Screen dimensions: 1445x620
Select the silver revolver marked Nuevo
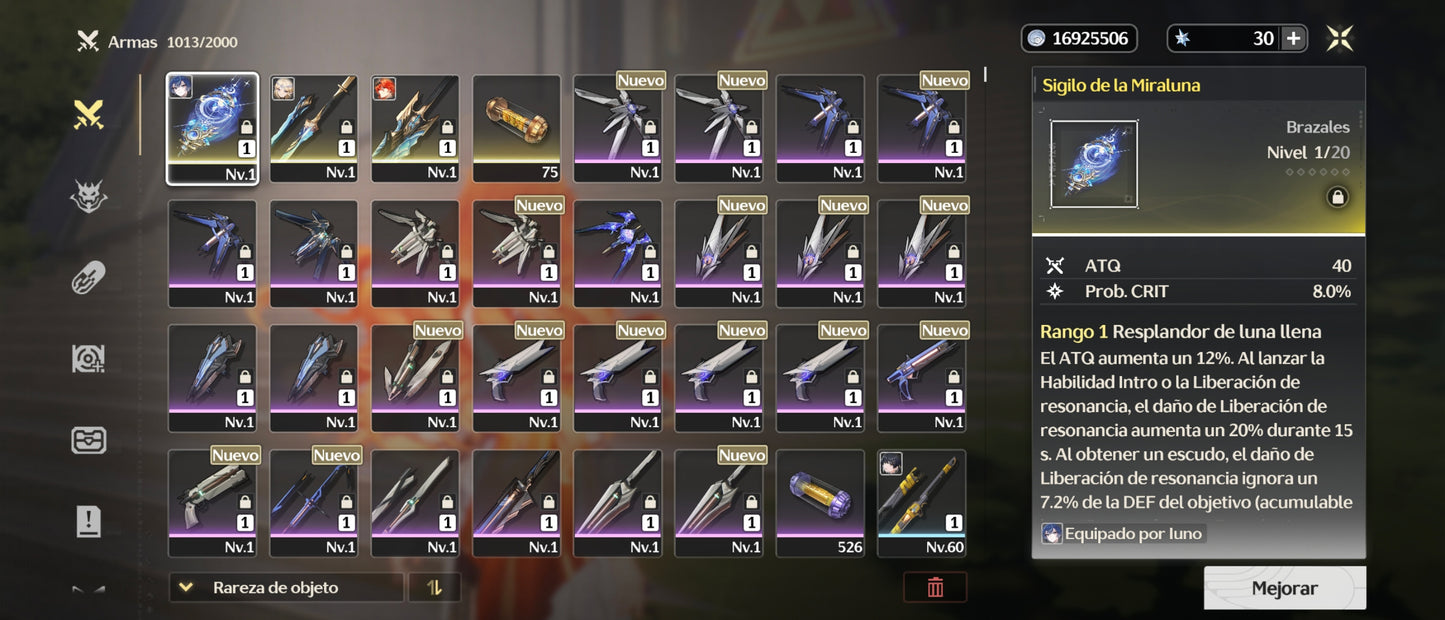212,503
